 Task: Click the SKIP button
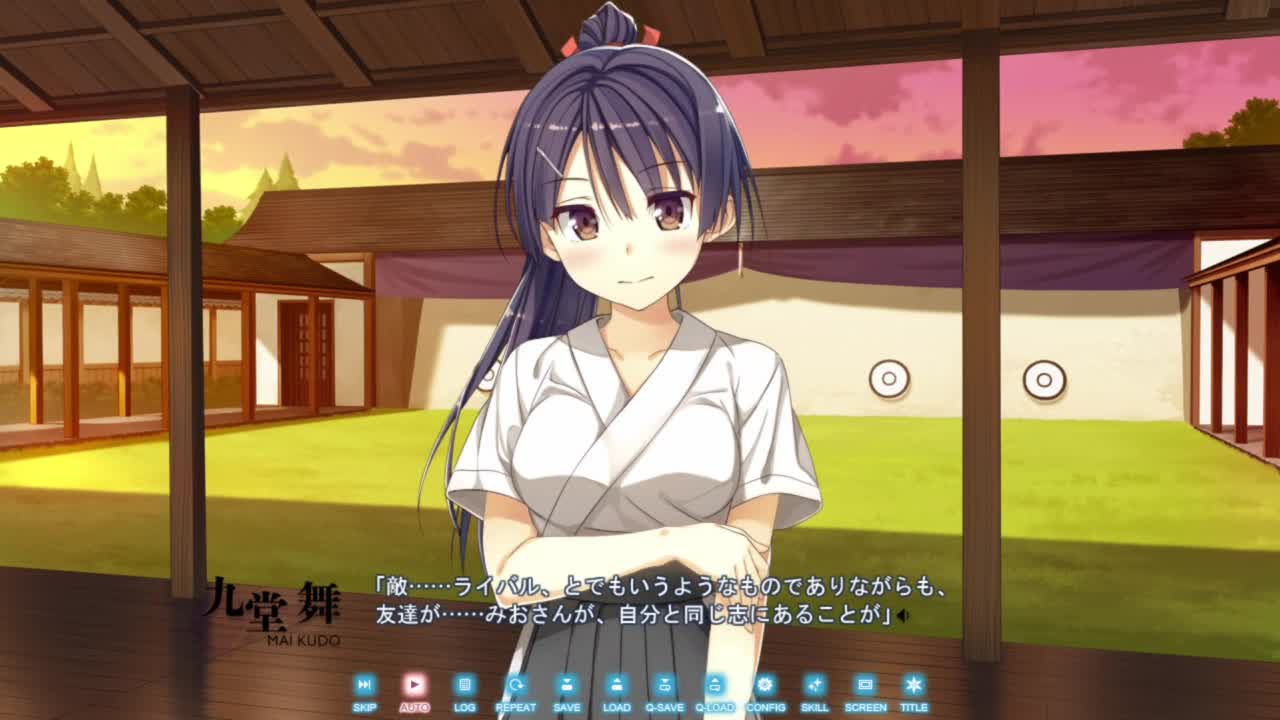(364, 686)
